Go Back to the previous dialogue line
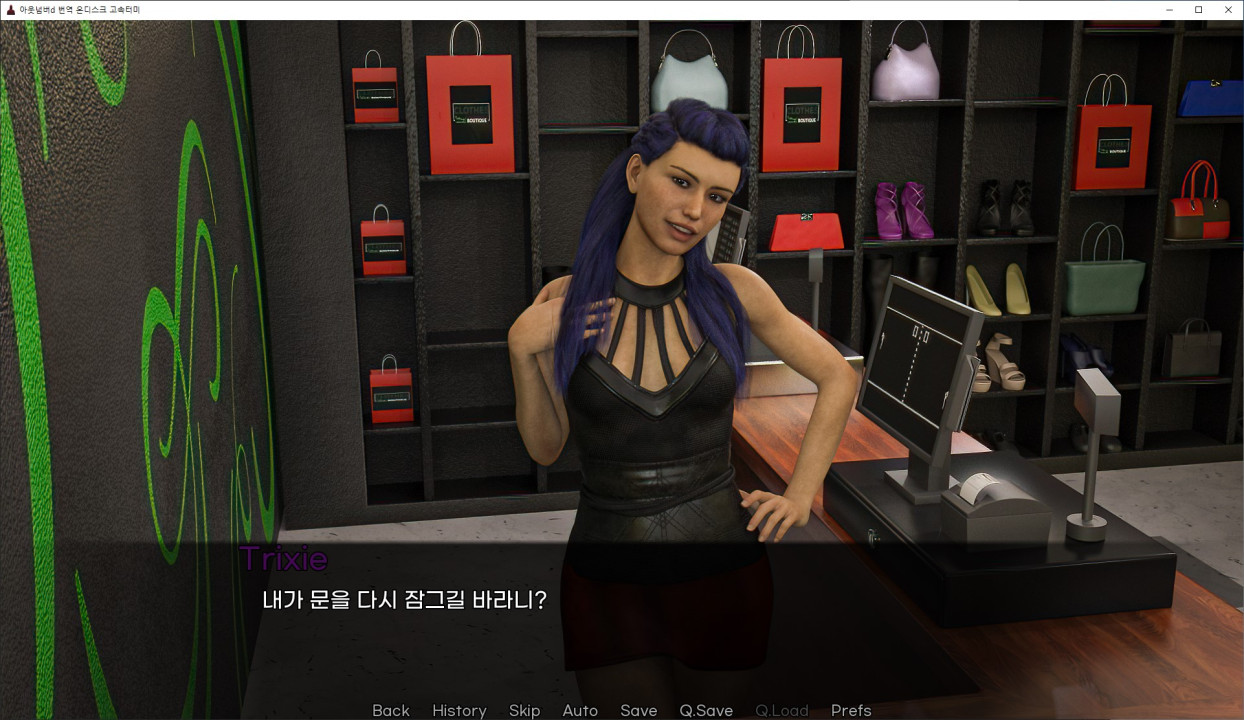This screenshot has height=720, width=1244. 390,710
